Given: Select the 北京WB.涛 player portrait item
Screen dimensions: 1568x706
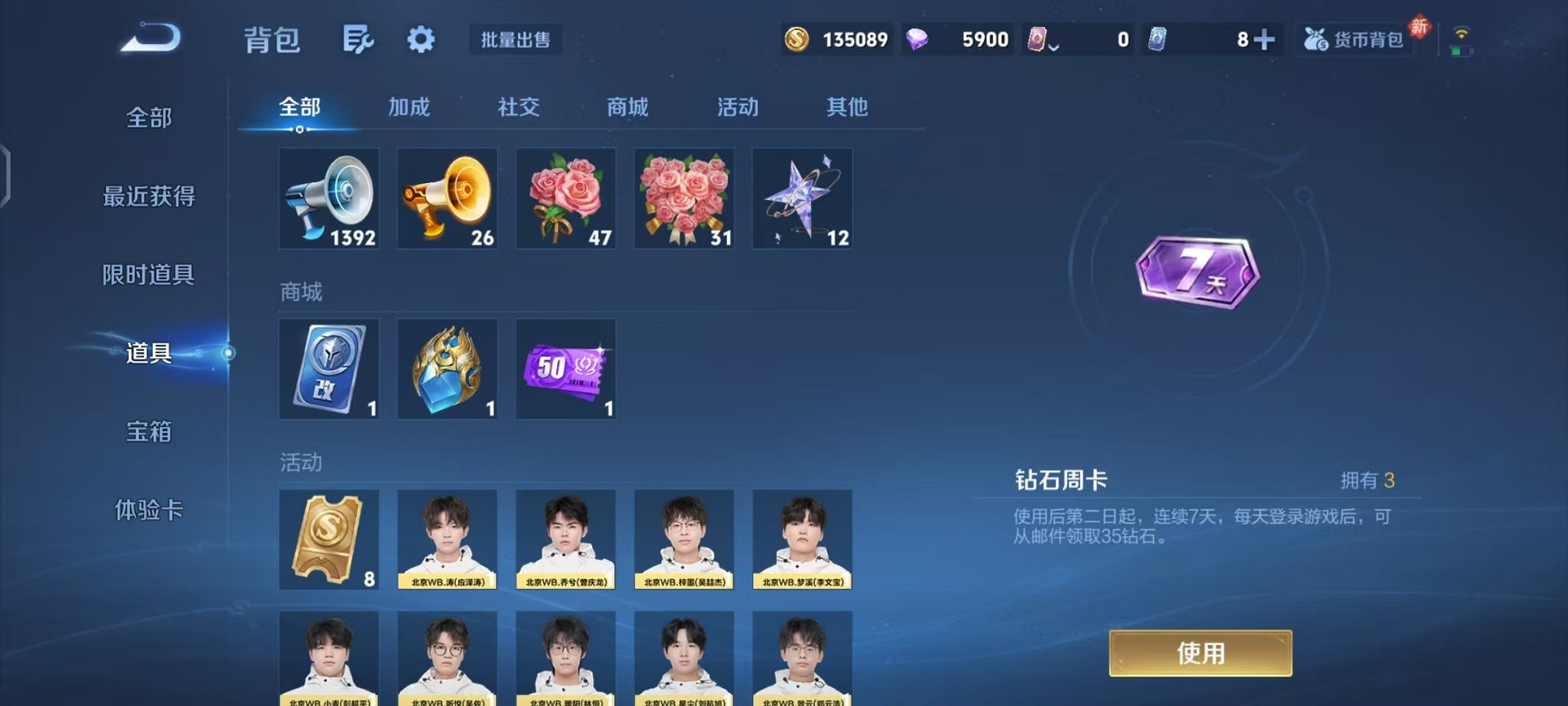Looking at the screenshot, I should [447, 538].
